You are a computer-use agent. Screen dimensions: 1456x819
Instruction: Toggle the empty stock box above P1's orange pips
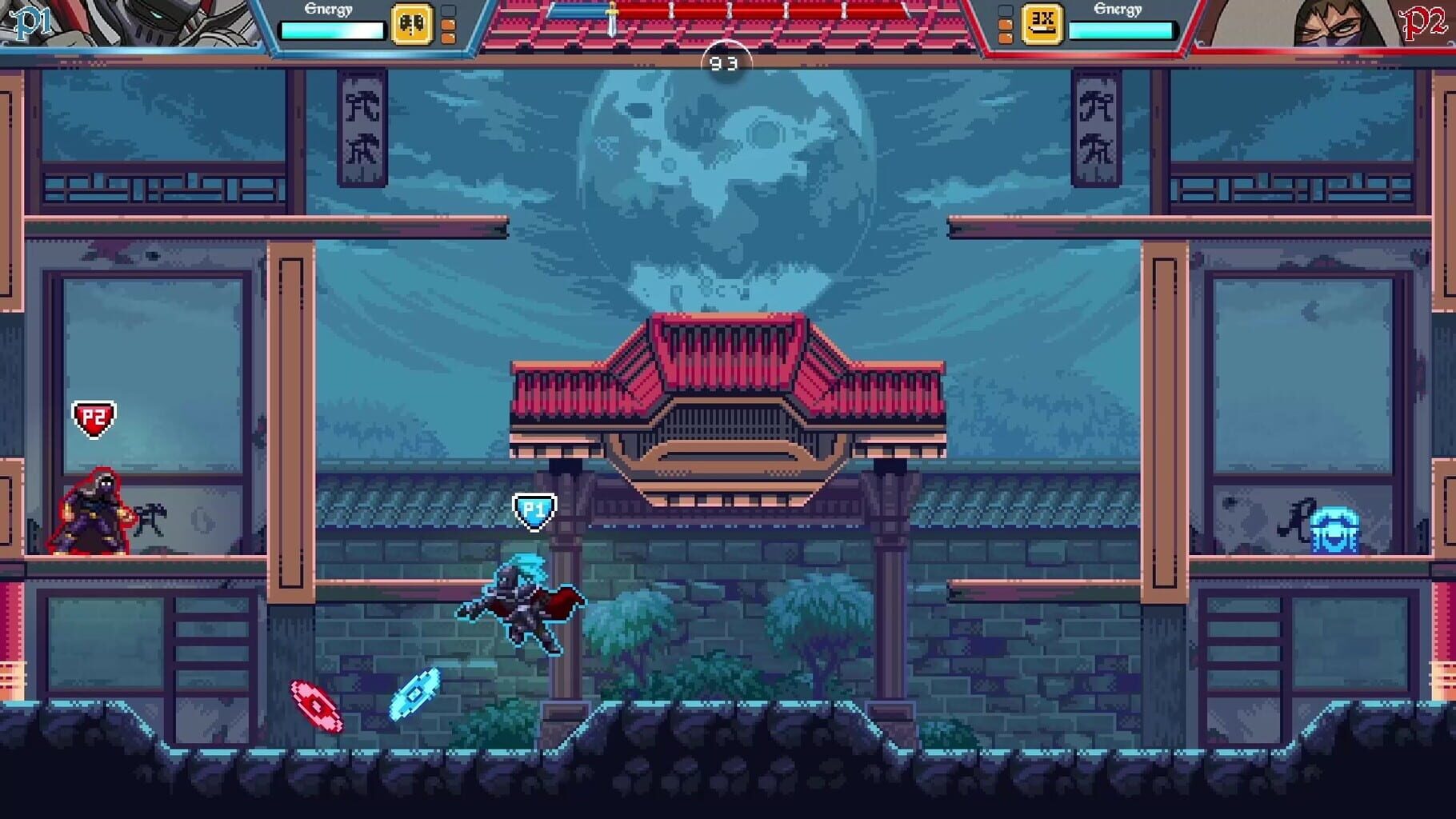[448, 11]
